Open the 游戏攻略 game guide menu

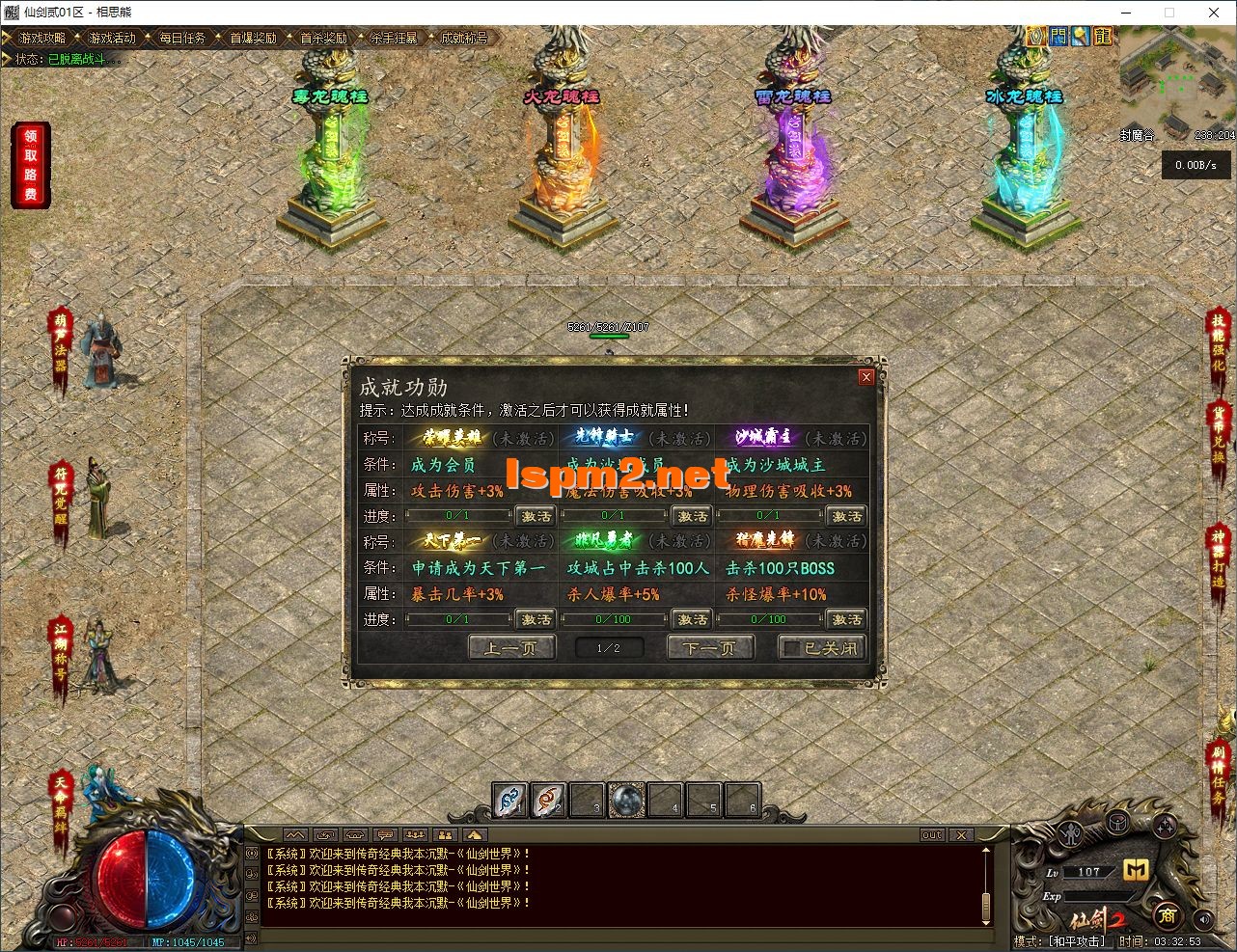pos(41,38)
